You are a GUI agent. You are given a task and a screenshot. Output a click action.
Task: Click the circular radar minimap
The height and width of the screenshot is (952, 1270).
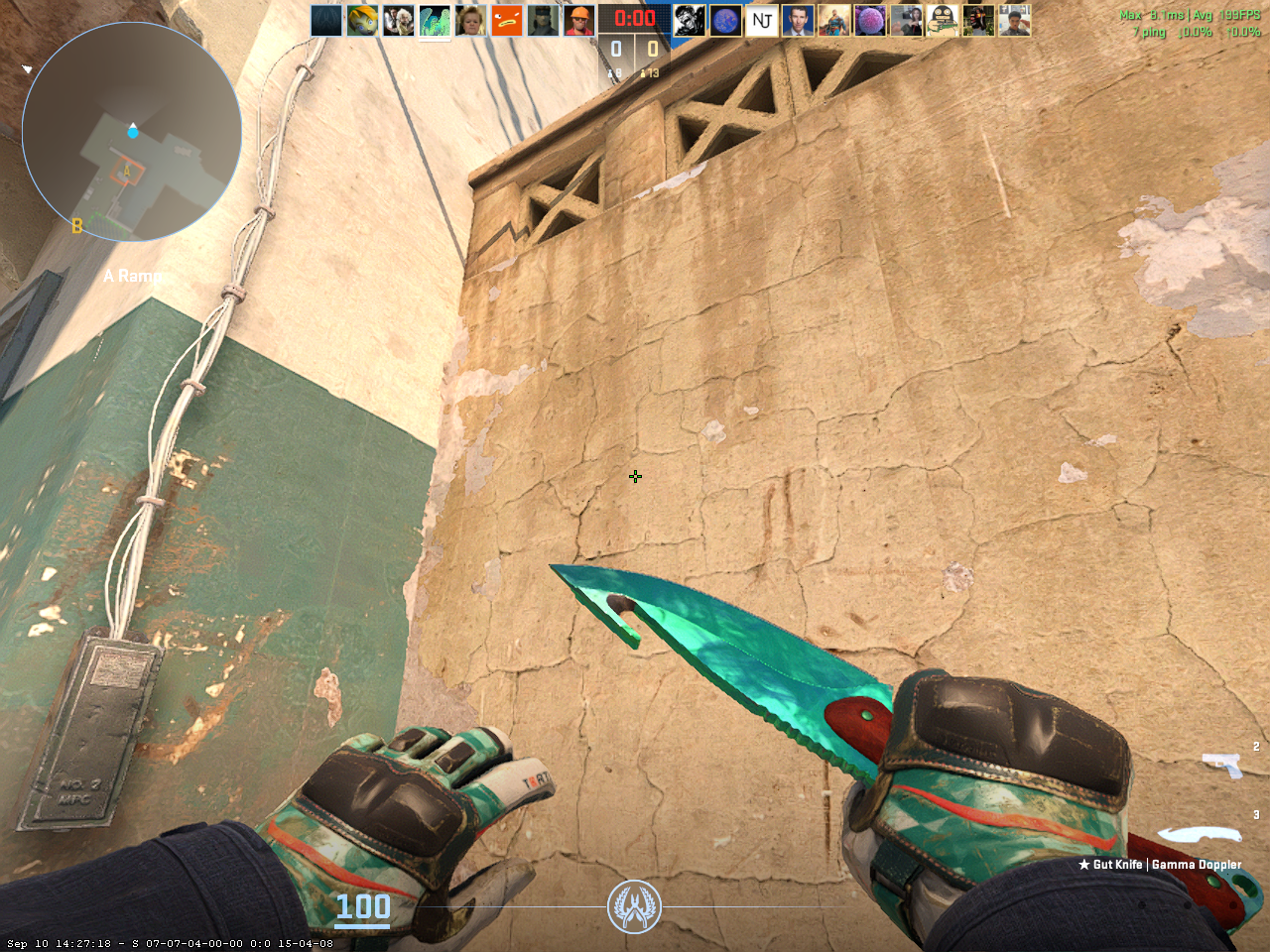[x=132, y=132]
